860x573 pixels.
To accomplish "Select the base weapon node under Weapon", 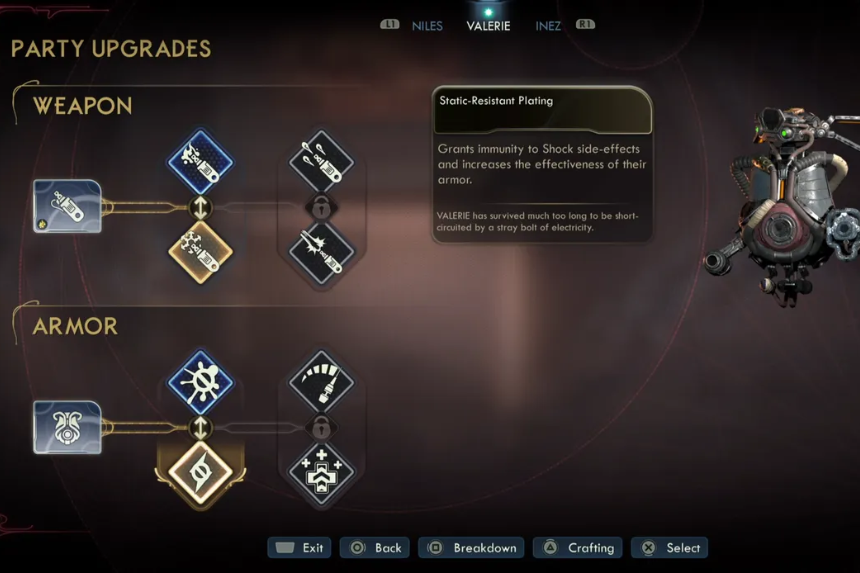I will click(67, 206).
